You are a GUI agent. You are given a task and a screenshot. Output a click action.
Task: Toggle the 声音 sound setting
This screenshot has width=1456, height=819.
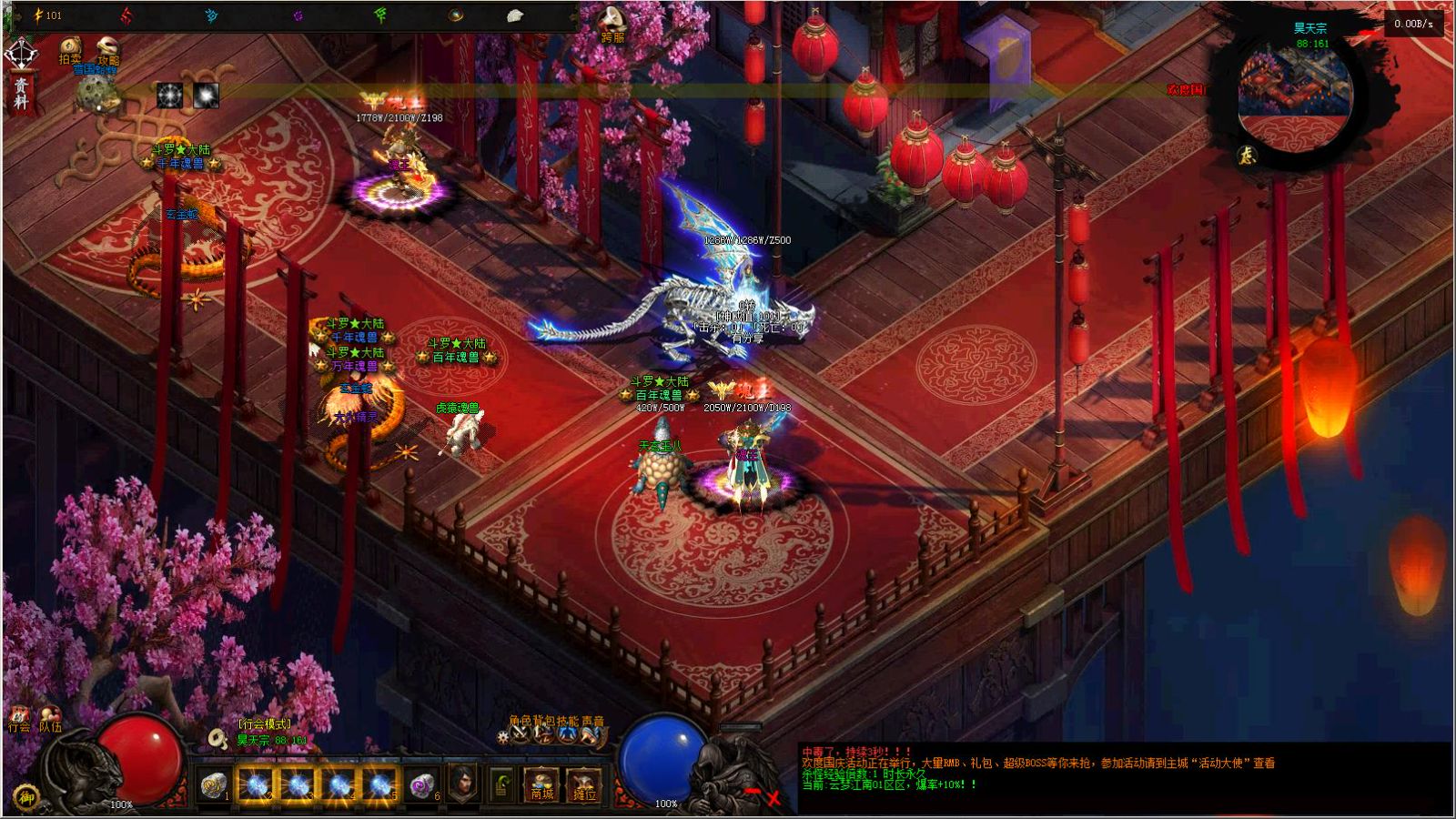click(590, 735)
